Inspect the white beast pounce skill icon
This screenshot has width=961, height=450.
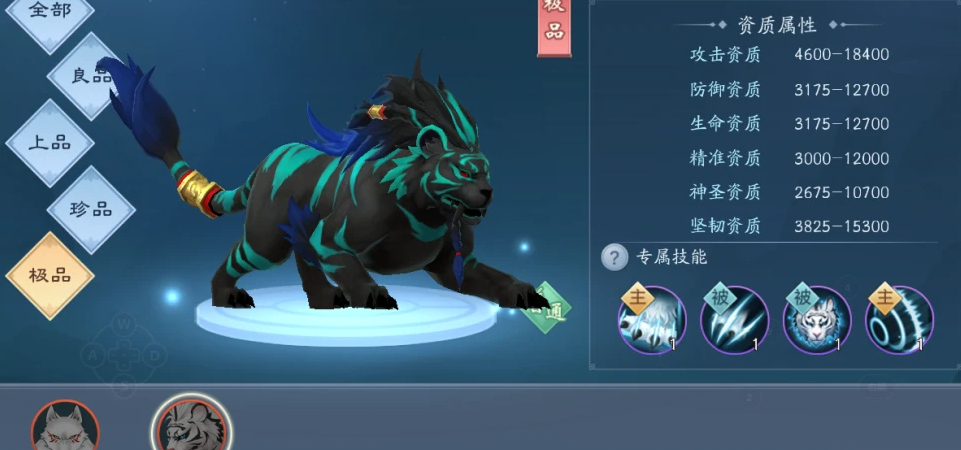651,322
